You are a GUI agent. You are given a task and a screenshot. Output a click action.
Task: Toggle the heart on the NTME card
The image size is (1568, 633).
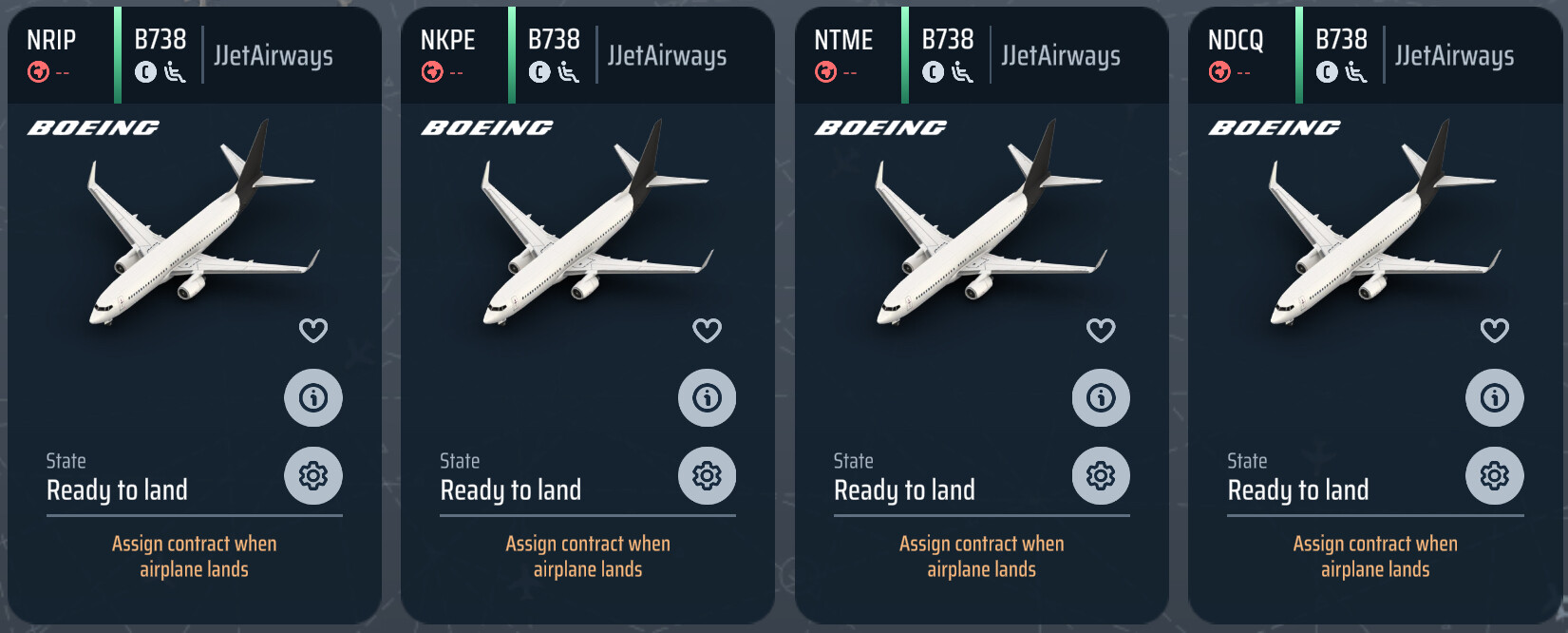pyautogui.click(x=1101, y=331)
